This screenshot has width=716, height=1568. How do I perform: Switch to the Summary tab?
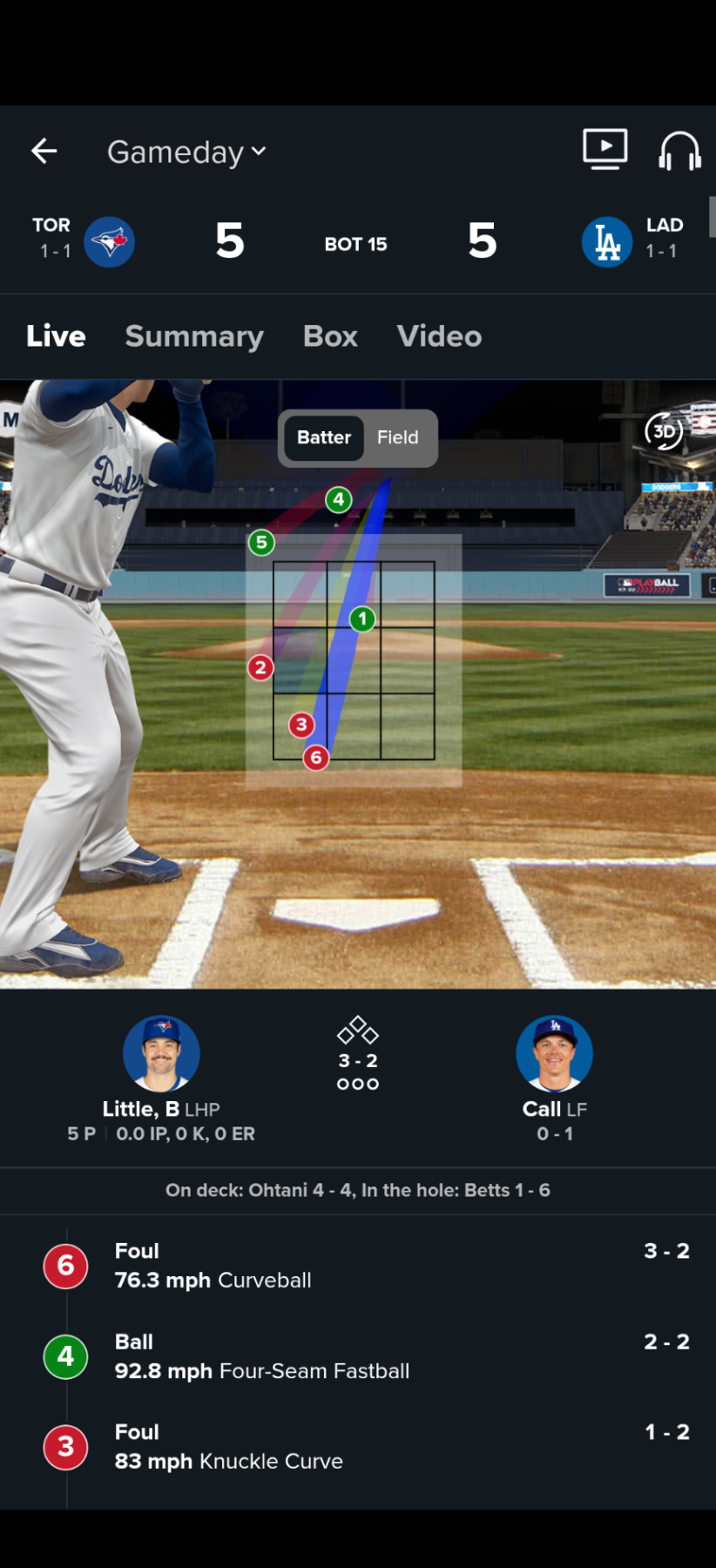point(194,336)
